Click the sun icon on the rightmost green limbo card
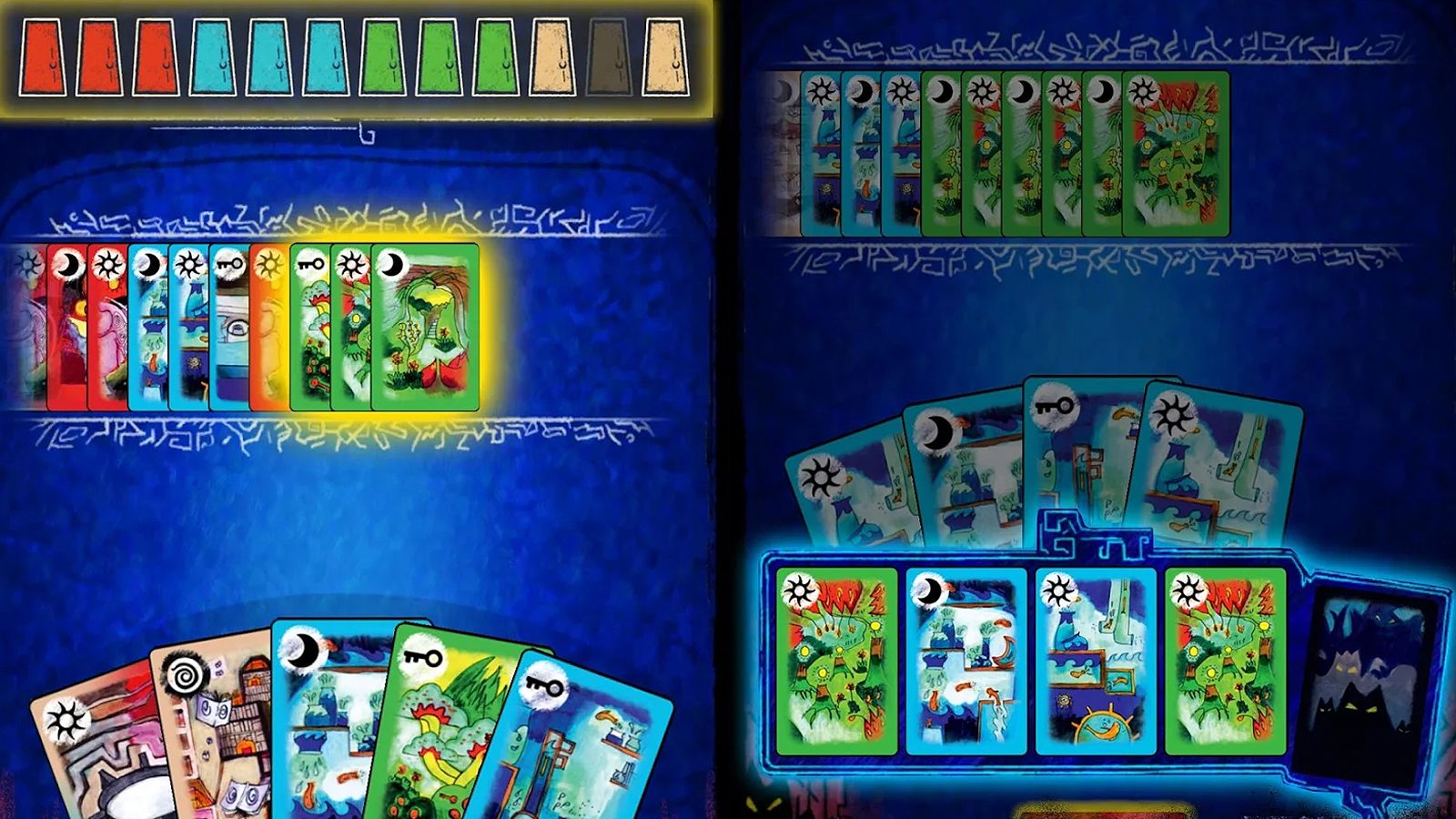The image size is (1456, 819). click(1188, 591)
